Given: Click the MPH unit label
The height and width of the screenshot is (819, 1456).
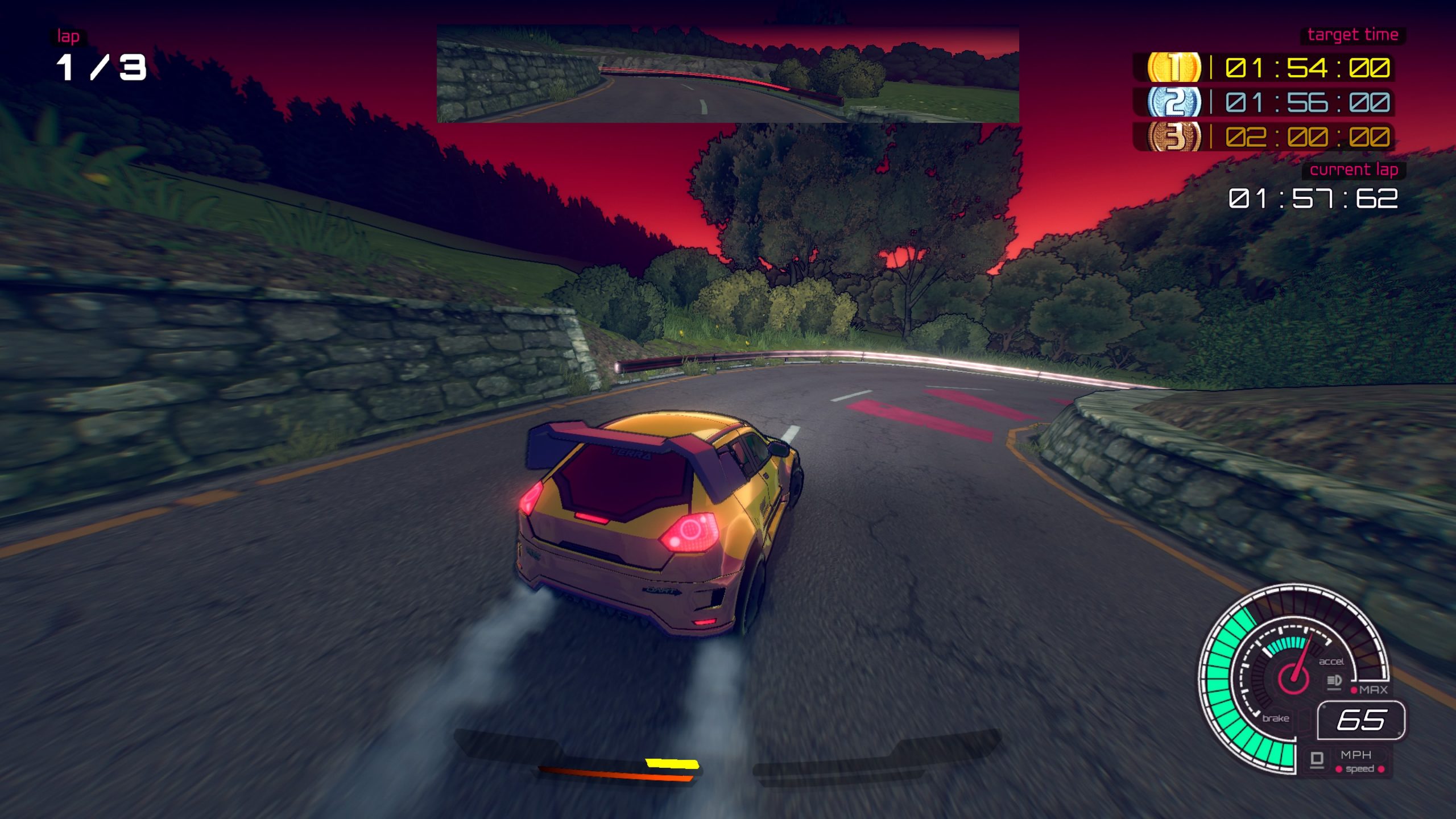Looking at the screenshot, I should point(1356,755).
